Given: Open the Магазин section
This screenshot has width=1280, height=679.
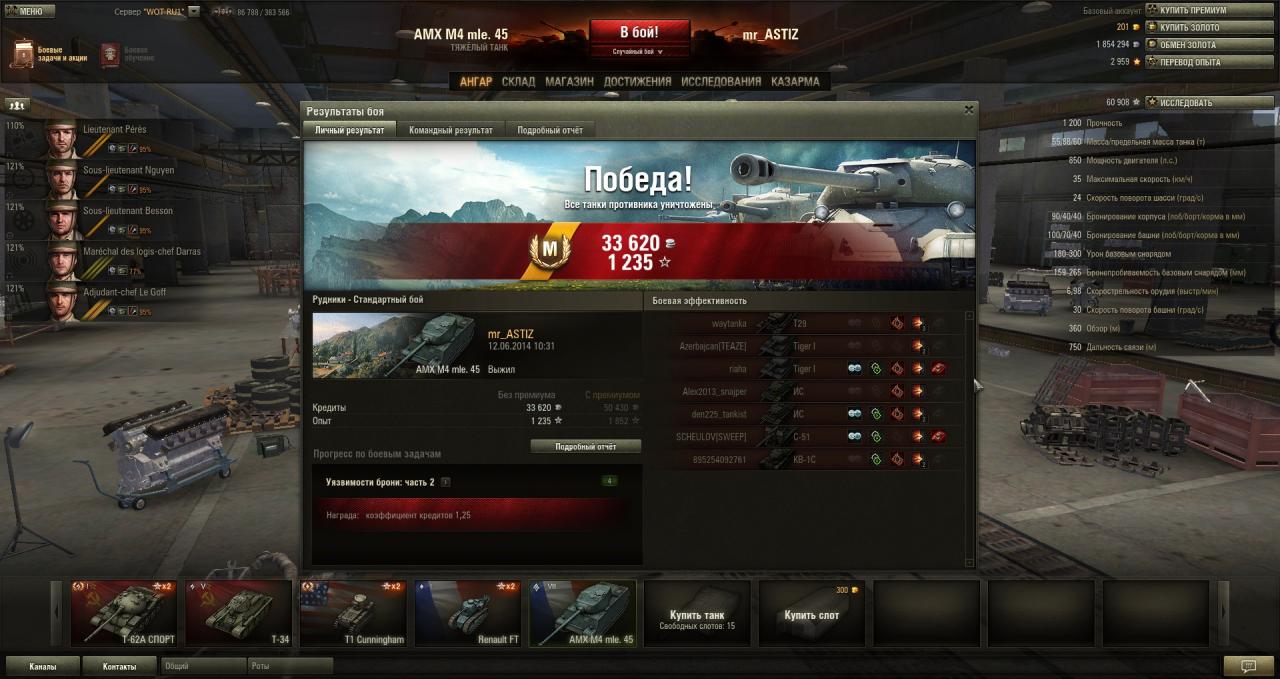Looking at the screenshot, I should [569, 82].
